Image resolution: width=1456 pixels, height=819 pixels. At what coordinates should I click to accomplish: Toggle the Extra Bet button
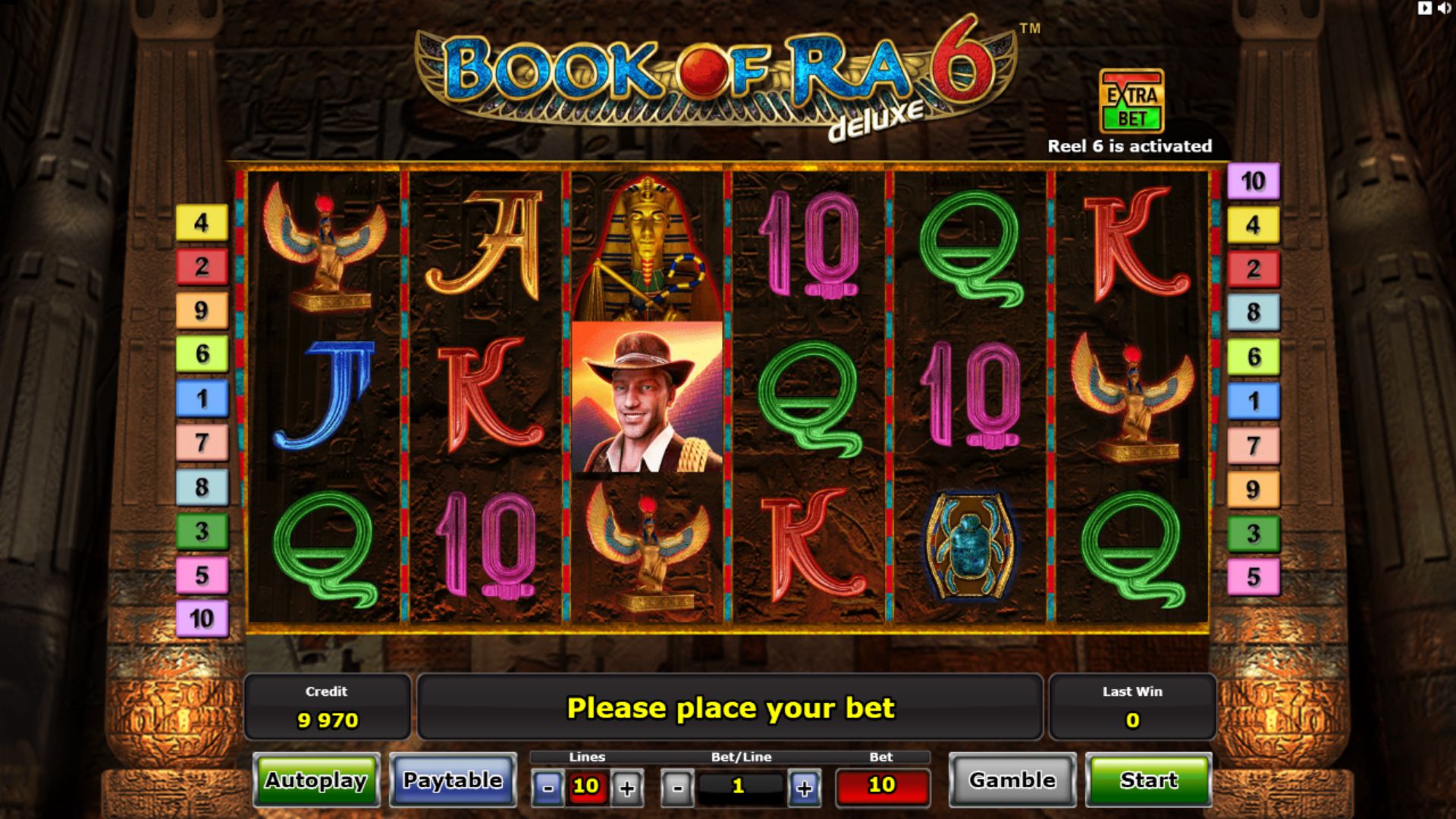1131,102
